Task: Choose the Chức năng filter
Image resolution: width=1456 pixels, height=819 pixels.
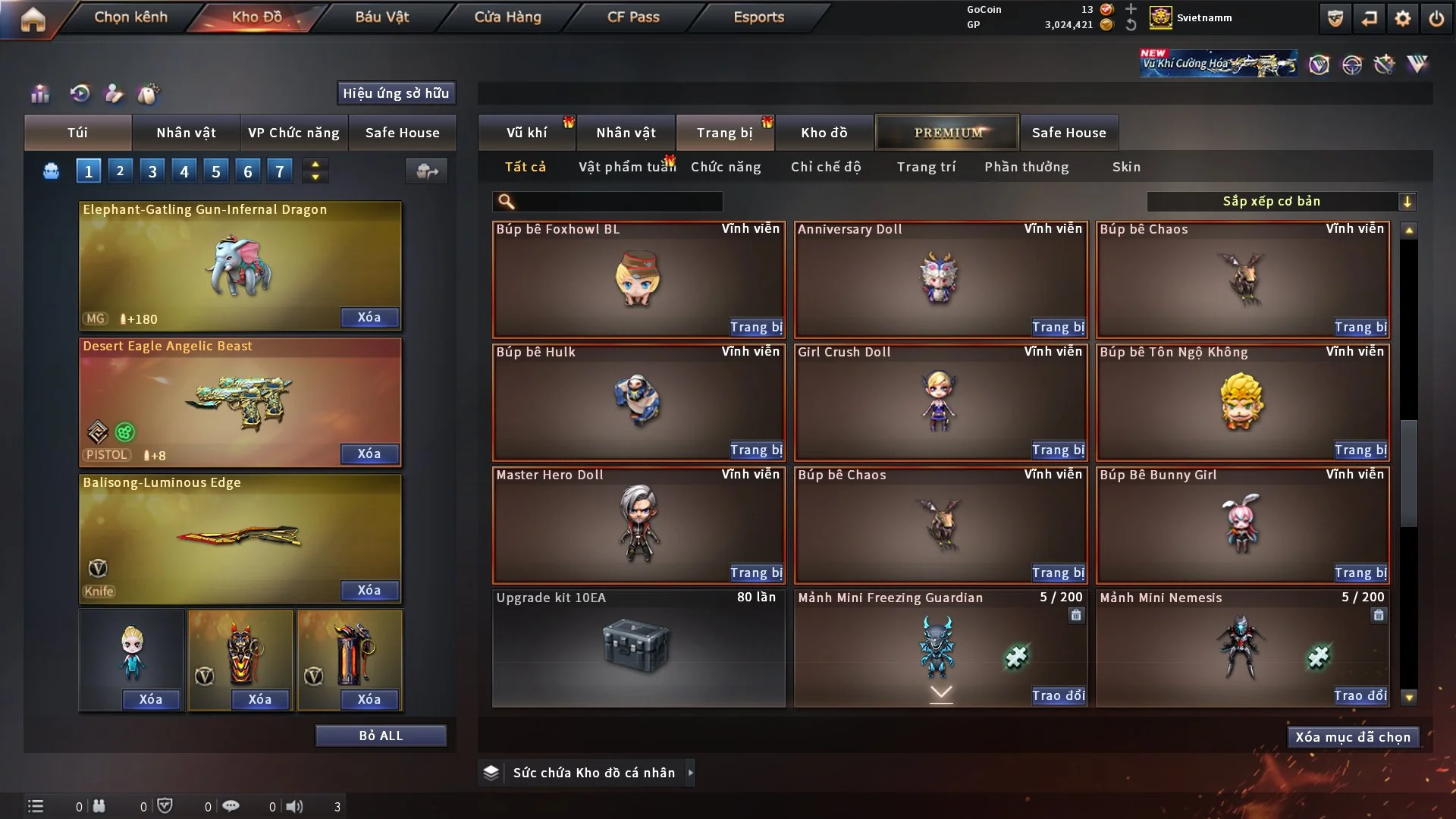Action: (x=726, y=167)
